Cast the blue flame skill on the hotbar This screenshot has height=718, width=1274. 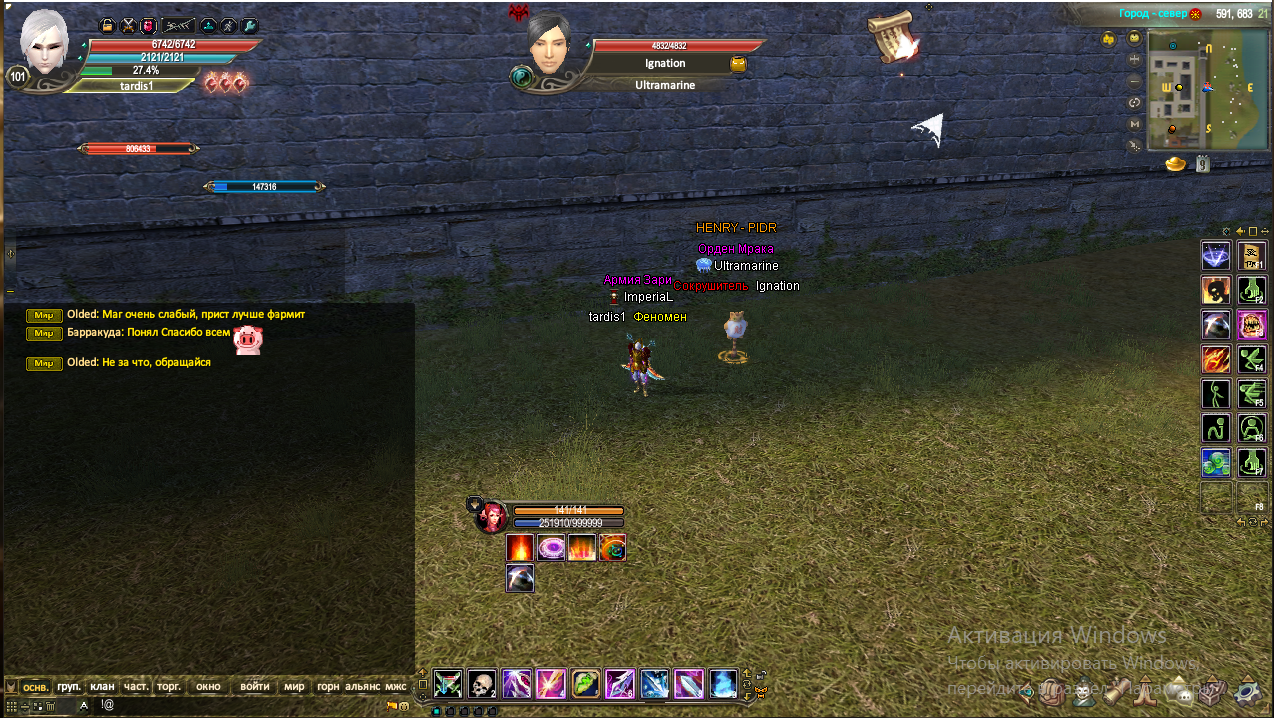click(723, 684)
